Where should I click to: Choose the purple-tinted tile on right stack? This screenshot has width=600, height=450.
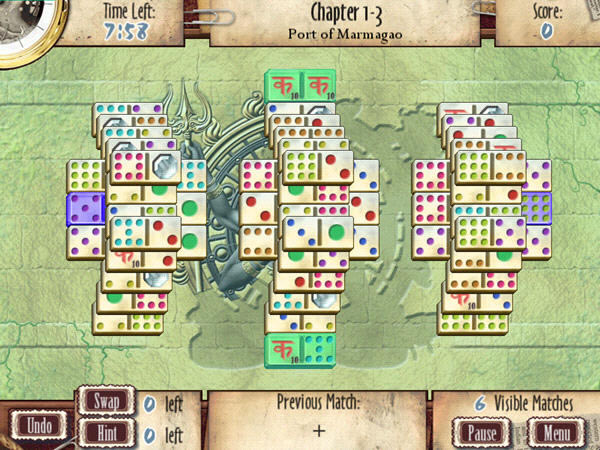point(536,208)
